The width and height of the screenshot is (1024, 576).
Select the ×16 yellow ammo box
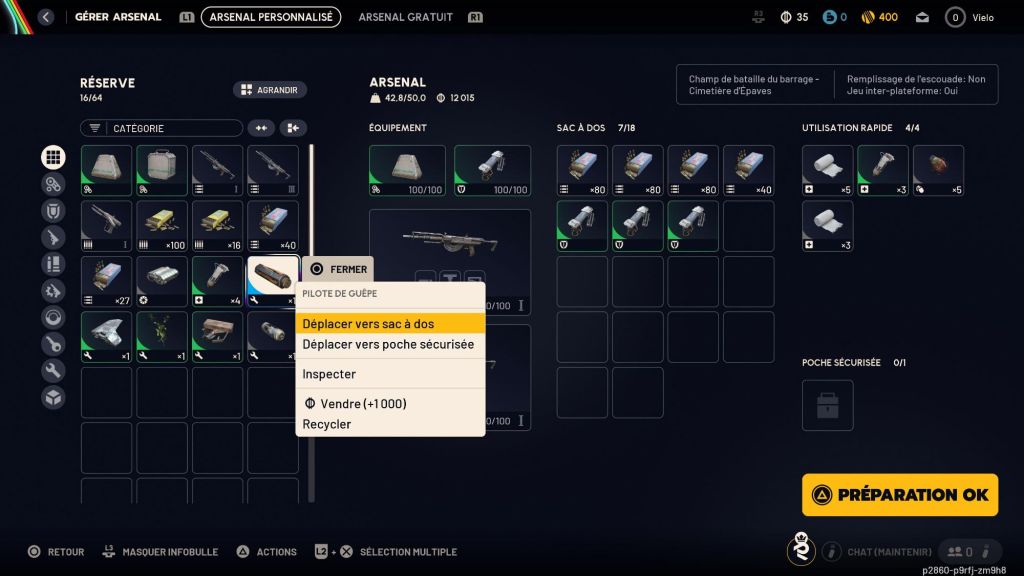[x=217, y=226]
